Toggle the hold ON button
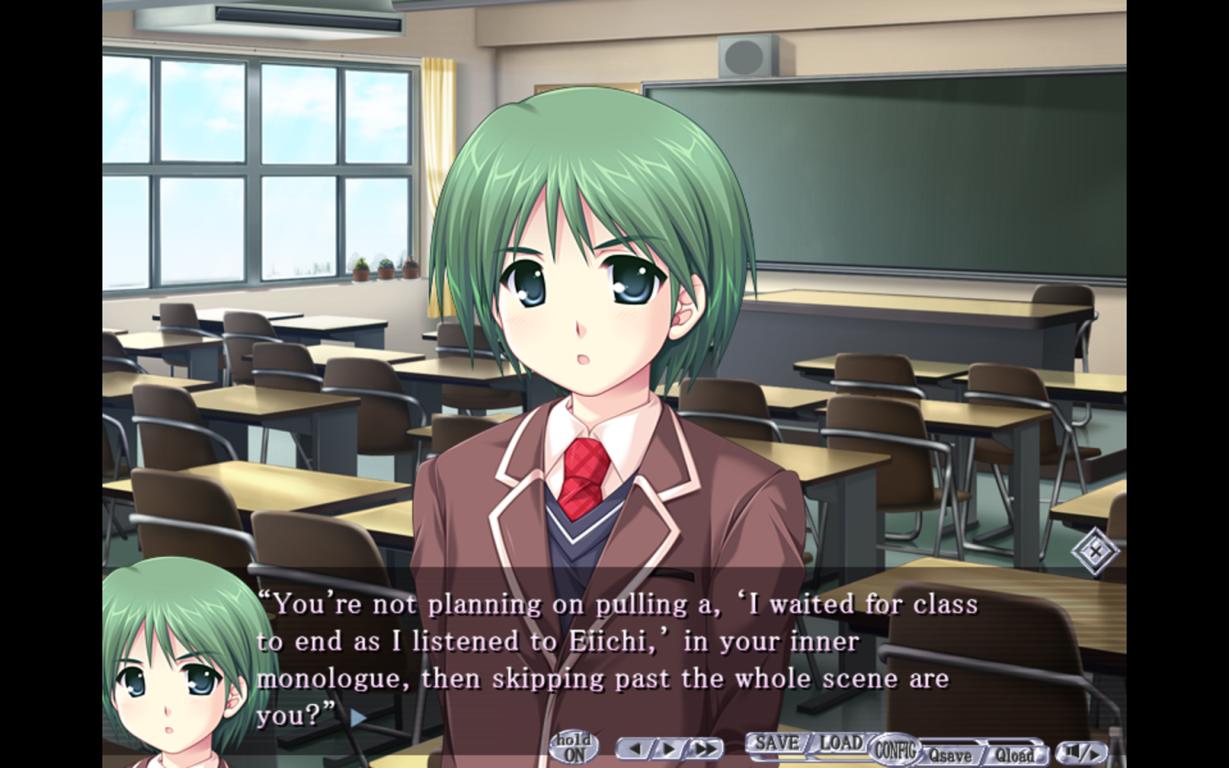This screenshot has height=768, width=1229. pos(574,748)
